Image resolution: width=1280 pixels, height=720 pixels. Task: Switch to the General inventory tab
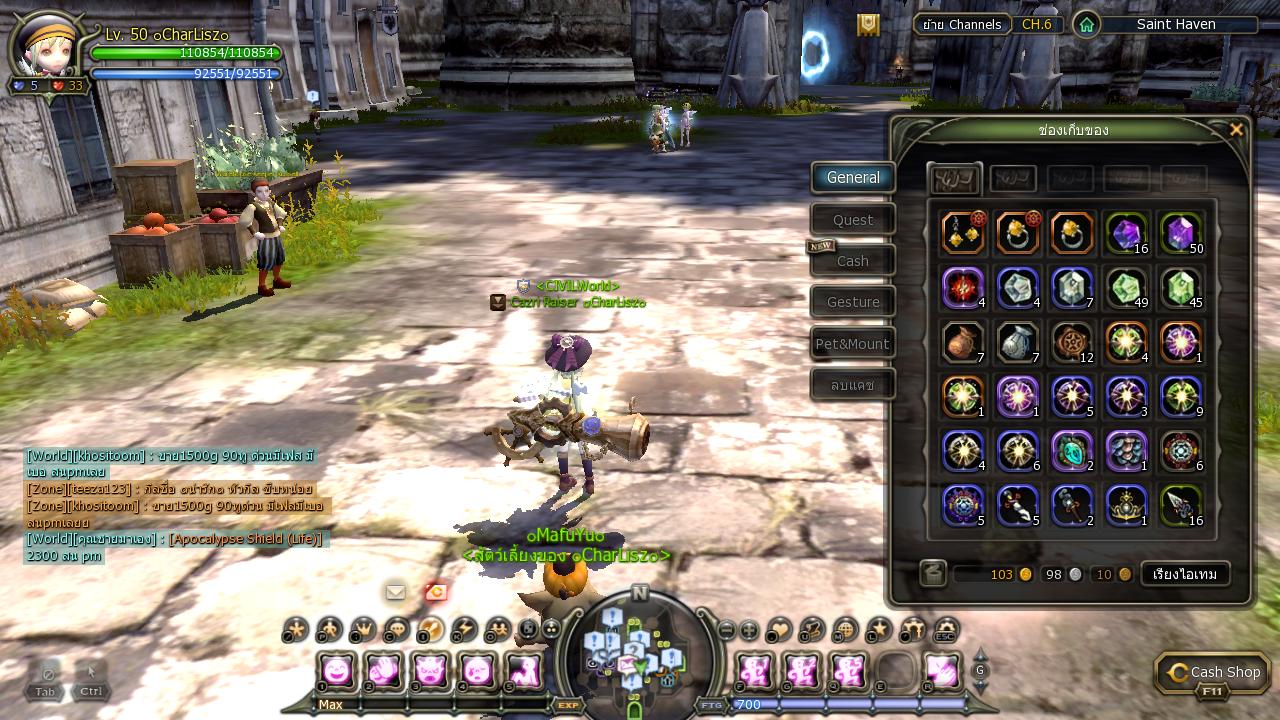pyautogui.click(x=853, y=178)
